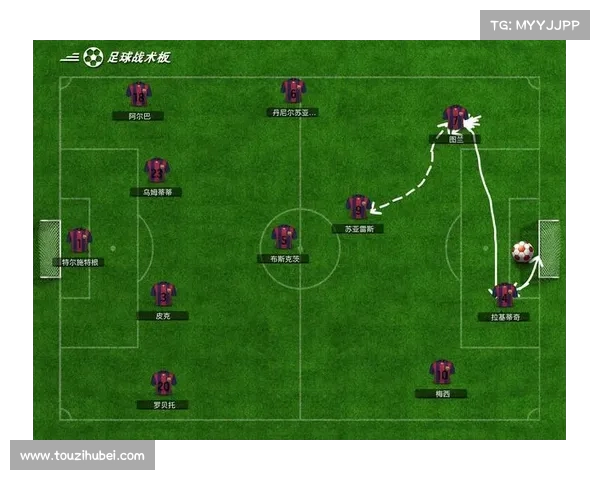Select the 图兰 player jersey token

pos(456,118)
